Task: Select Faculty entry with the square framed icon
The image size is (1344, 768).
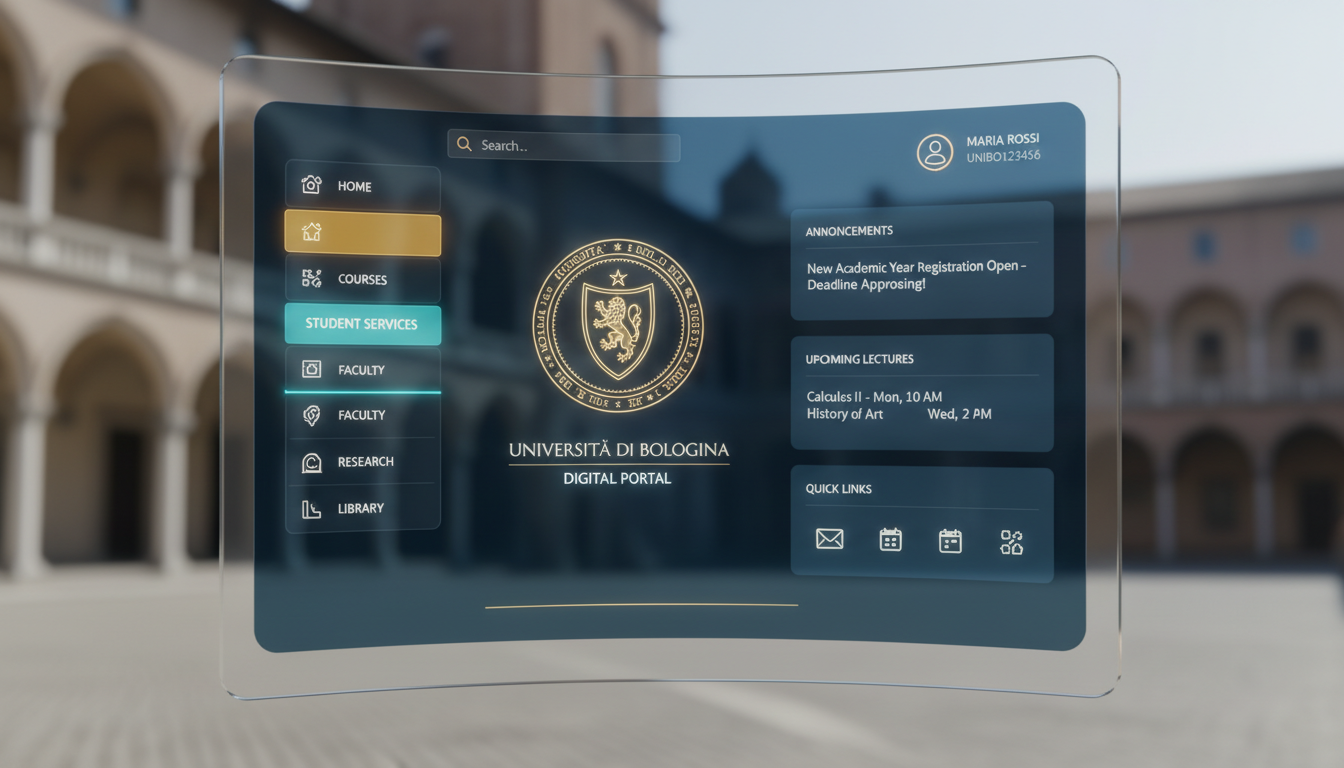Action: pyautogui.click(x=362, y=370)
